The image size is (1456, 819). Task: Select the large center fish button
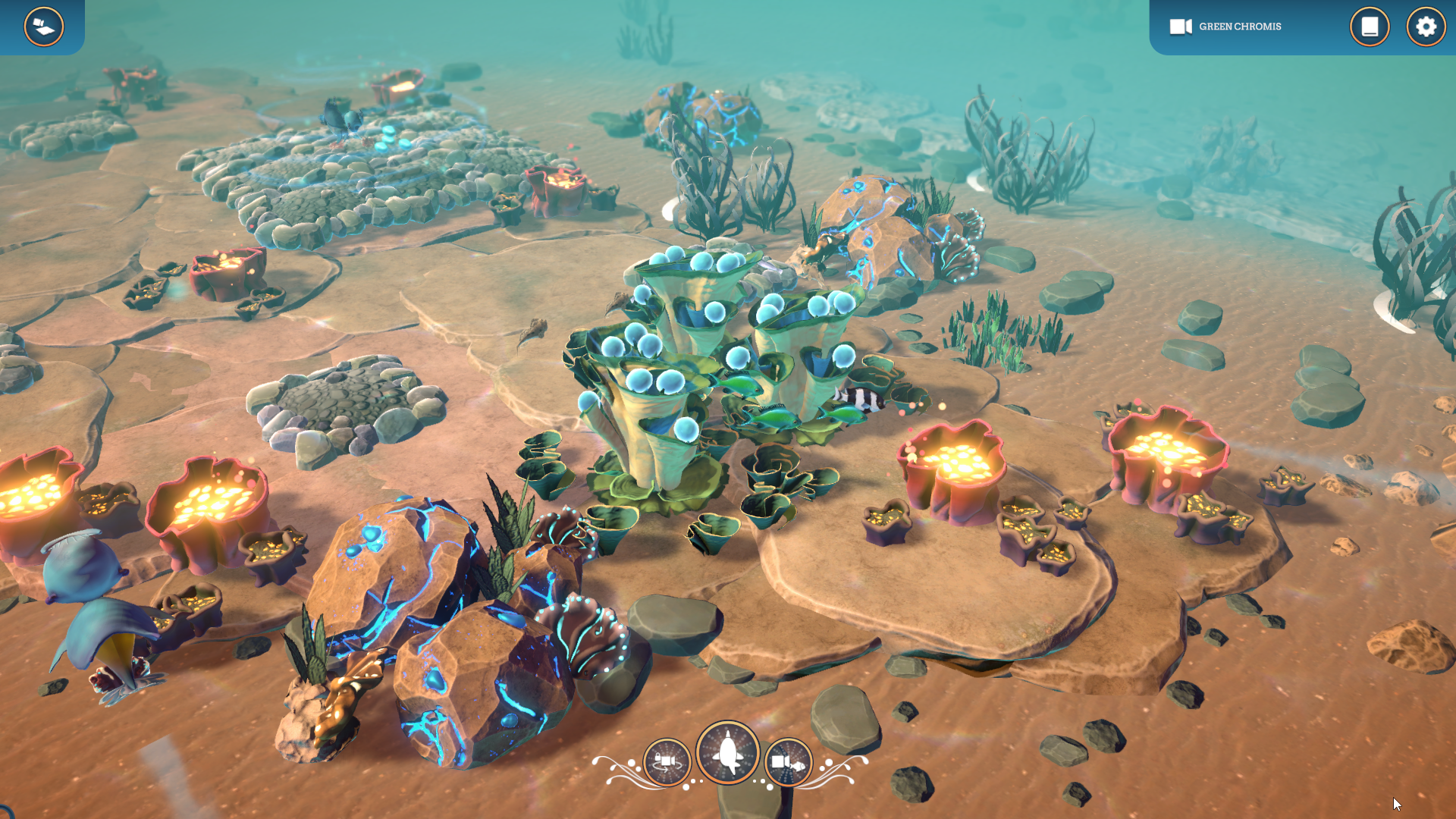point(728,752)
